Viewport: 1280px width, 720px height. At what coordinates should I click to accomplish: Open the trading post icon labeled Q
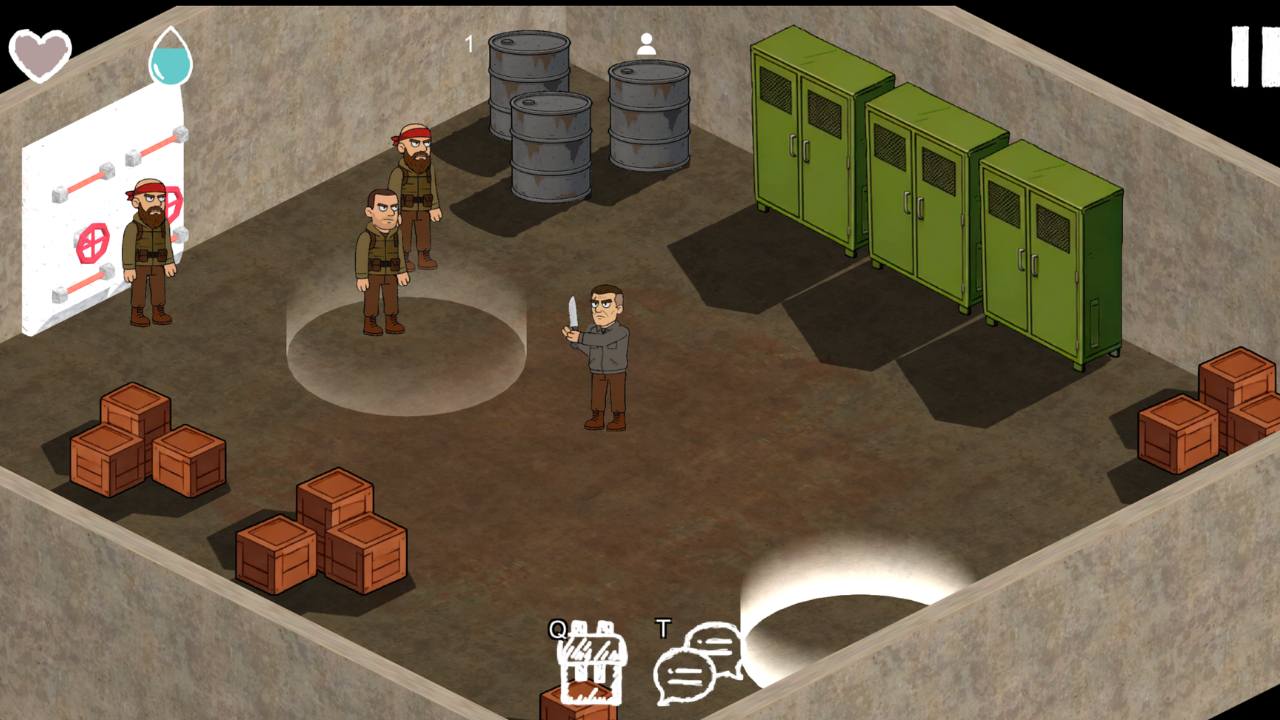tap(592, 660)
